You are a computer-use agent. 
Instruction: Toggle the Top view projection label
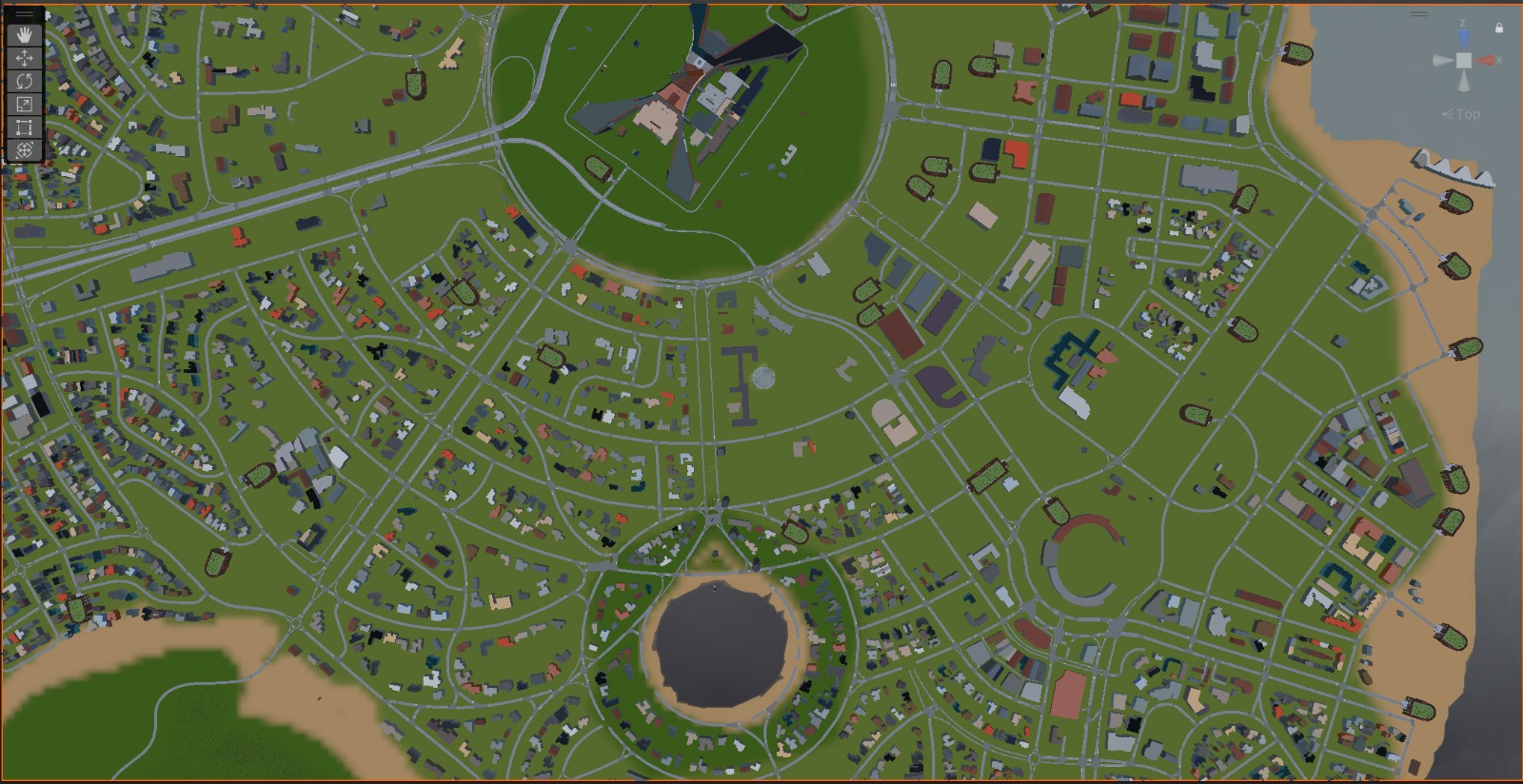click(1463, 114)
